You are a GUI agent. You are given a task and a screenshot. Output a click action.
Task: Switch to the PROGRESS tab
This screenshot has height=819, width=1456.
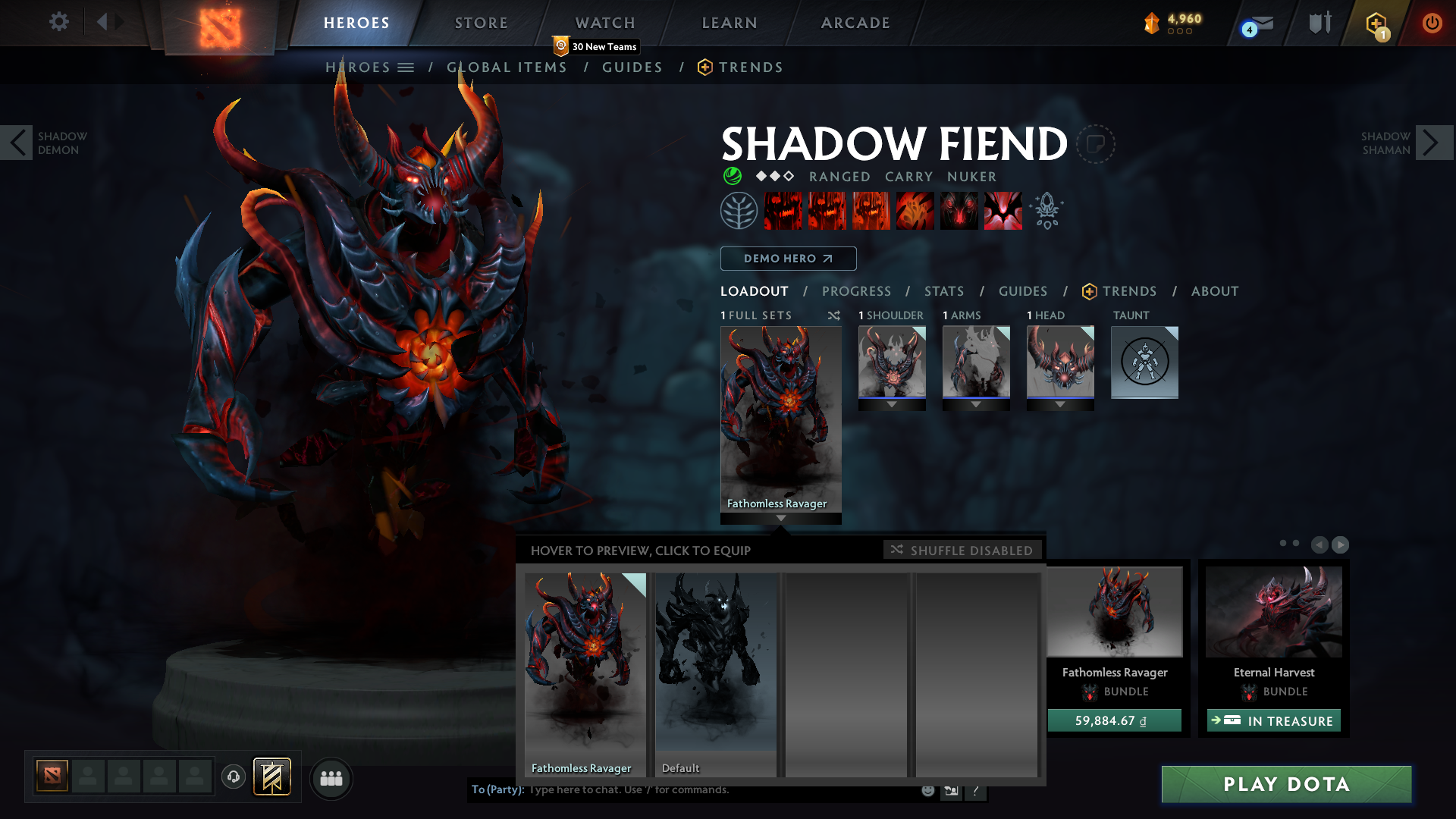[857, 291]
